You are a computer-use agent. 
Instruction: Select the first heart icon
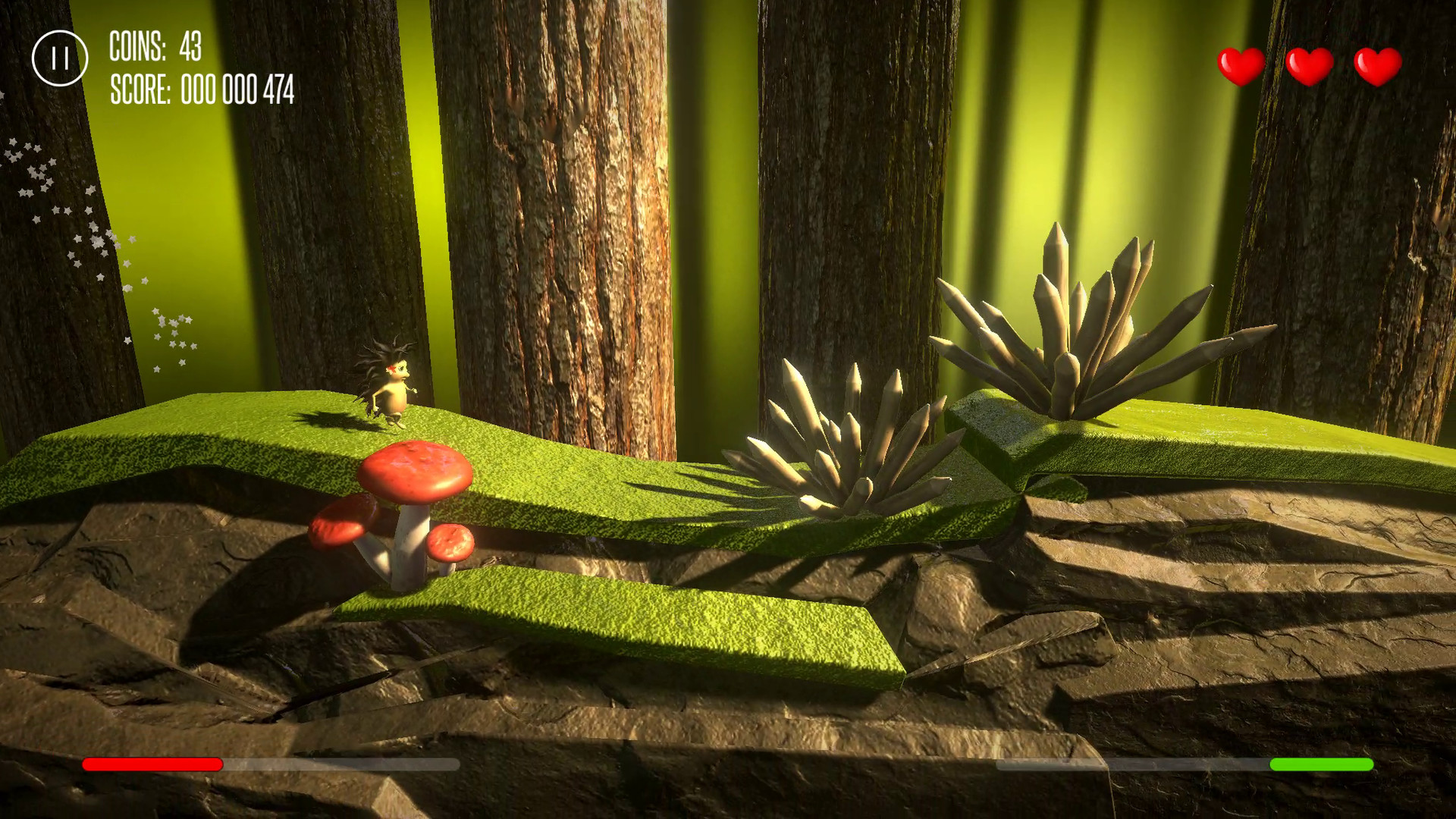click(1241, 64)
